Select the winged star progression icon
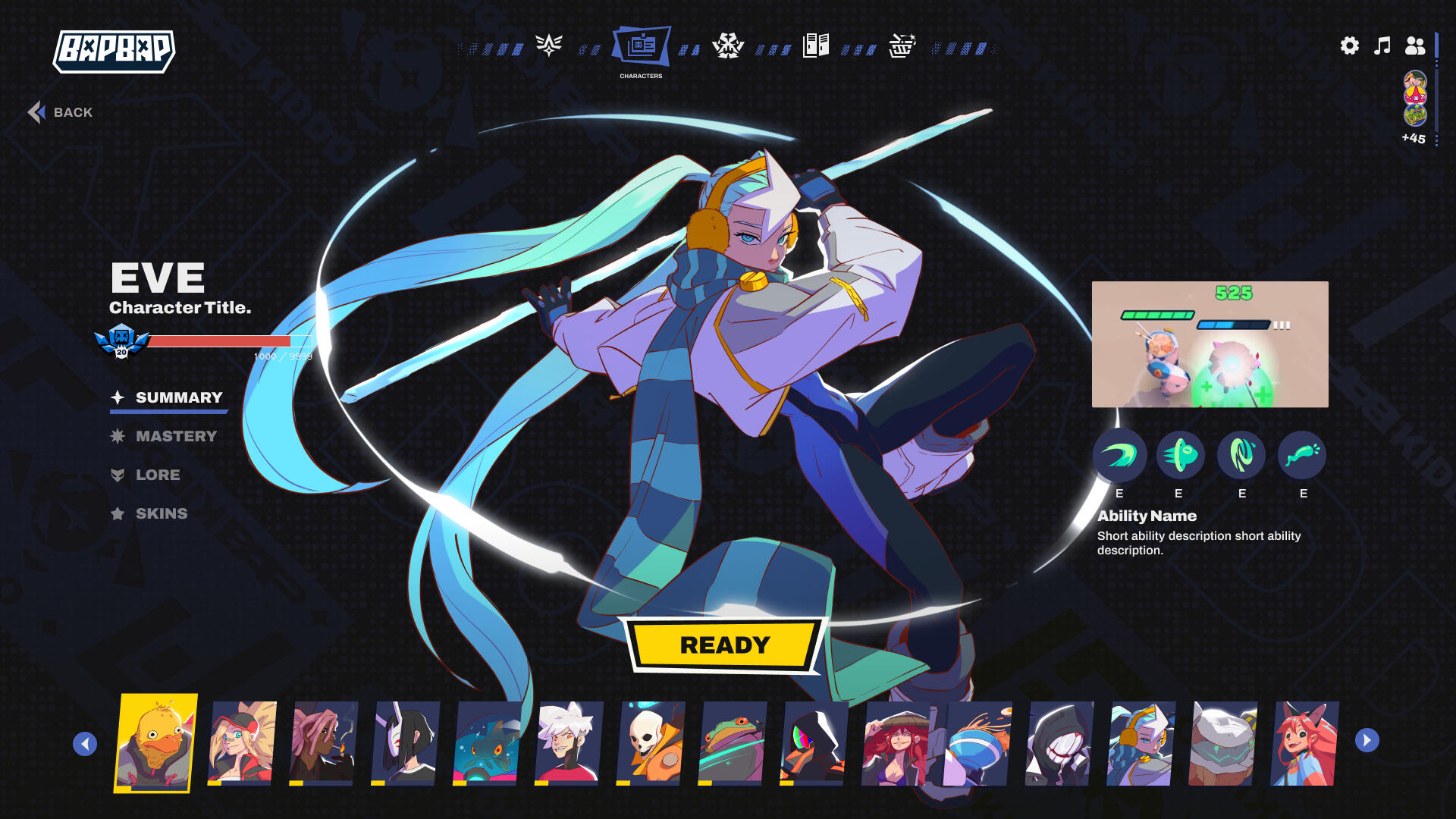The image size is (1456, 819). point(548,45)
